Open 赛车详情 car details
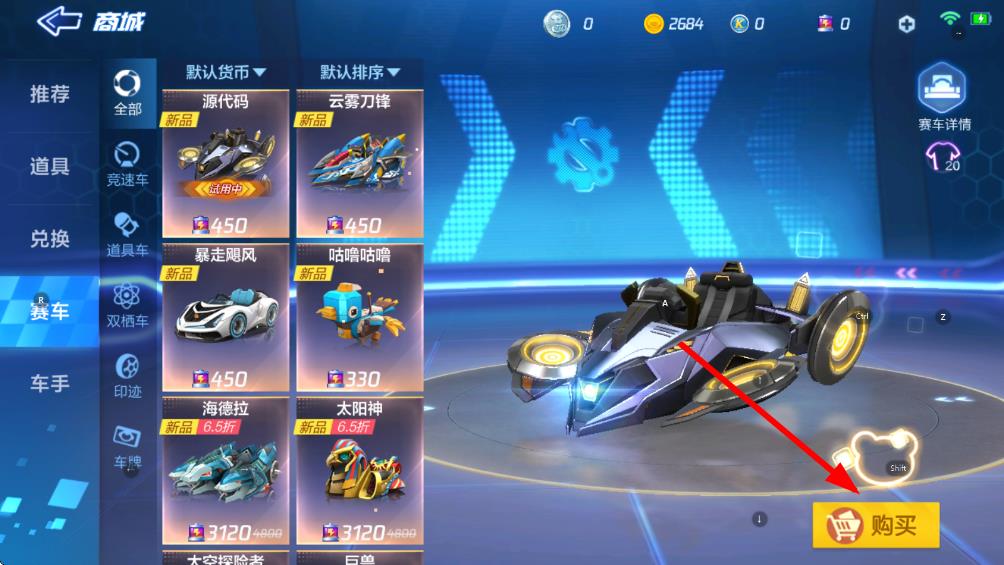This screenshot has width=1004, height=565. tap(945, 99)
